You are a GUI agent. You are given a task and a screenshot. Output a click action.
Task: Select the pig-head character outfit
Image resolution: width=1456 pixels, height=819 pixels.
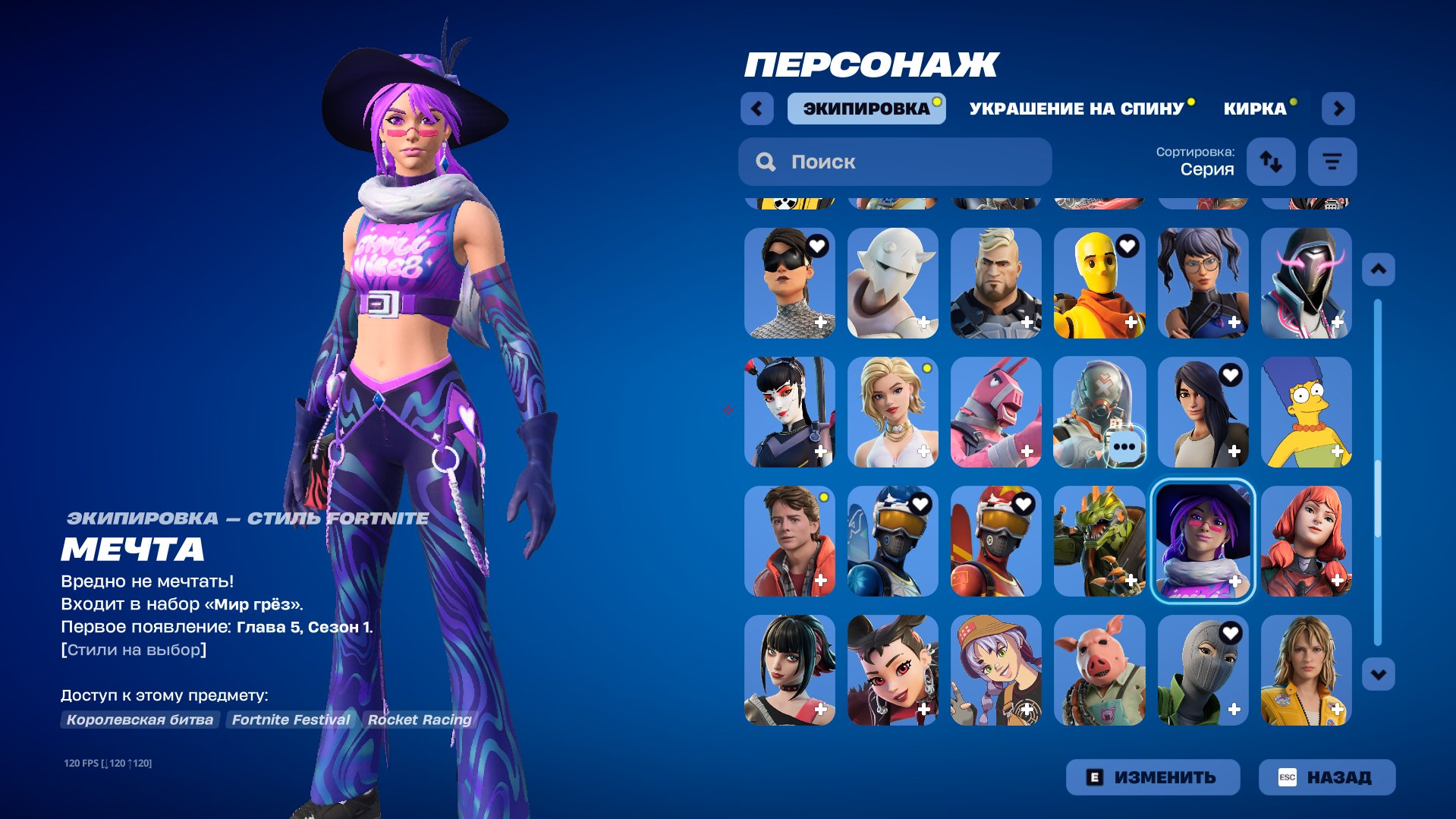tap(1099, 670)
